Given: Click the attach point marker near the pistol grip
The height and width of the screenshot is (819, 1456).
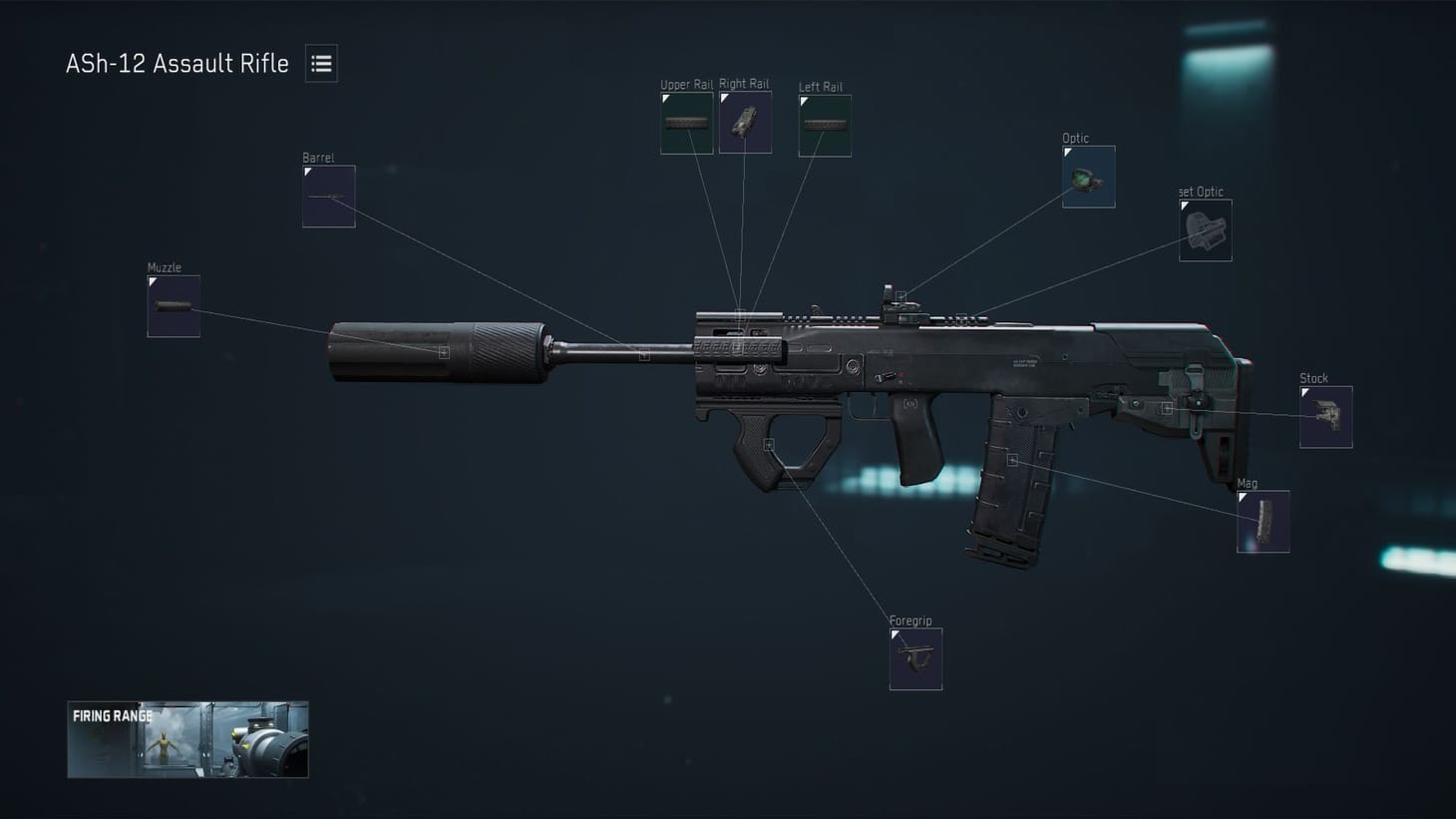Looking at the screenshot, I should click(768, 446).
